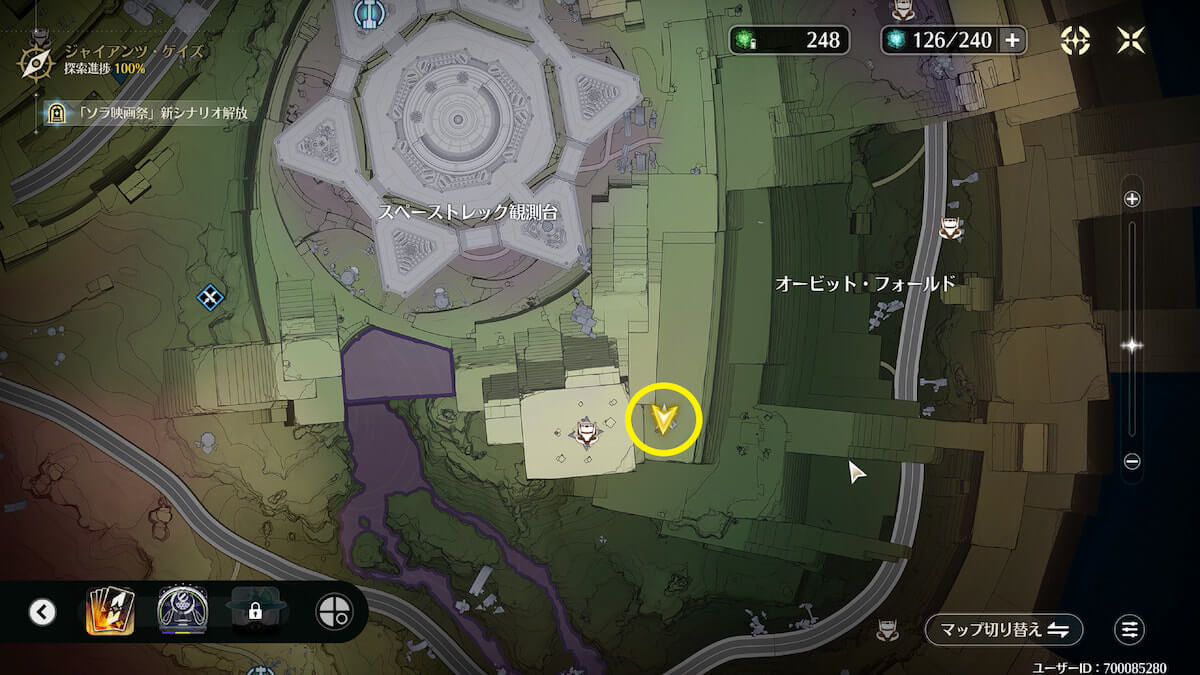The height and width of the screenshot is (675, 1200).
Task: Click the blue diamond map marker
Action: tap(209, 296)
